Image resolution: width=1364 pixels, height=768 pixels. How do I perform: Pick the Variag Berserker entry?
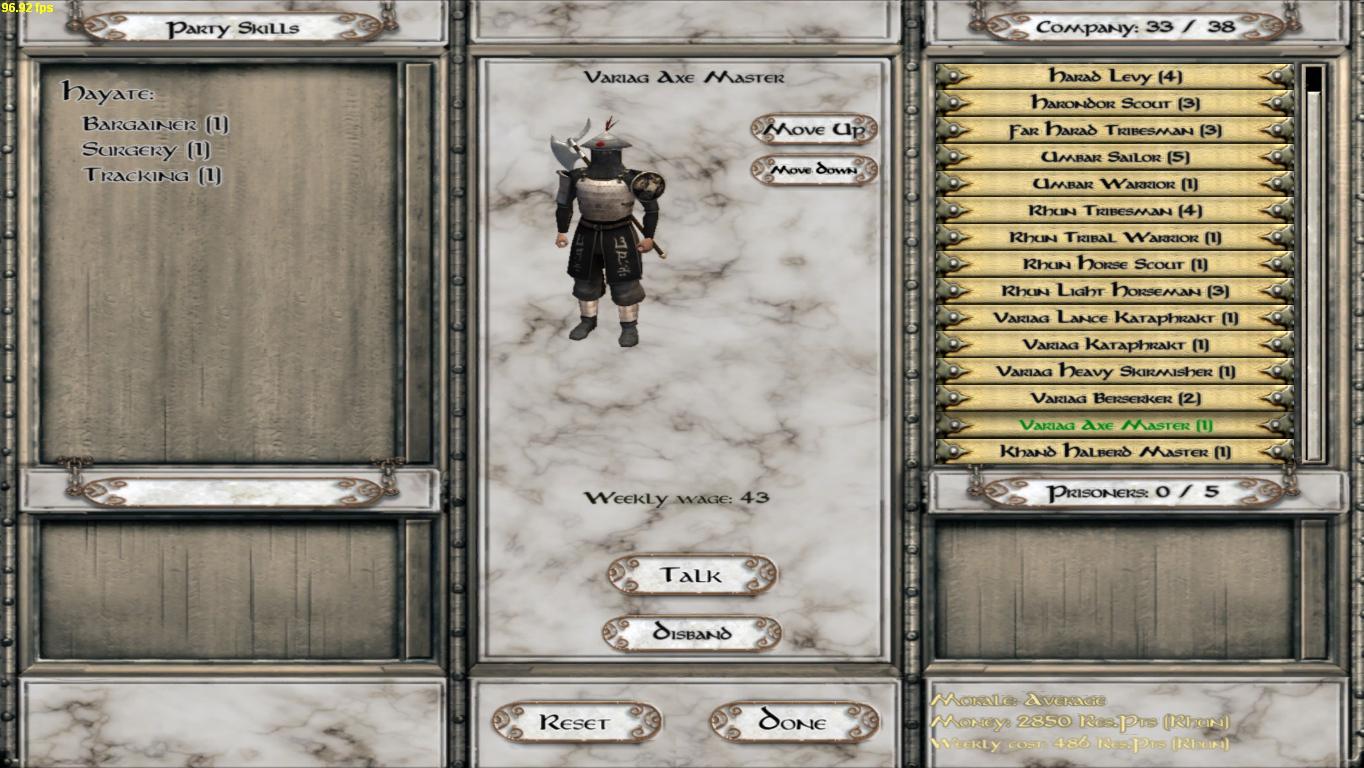[1115, 398]
